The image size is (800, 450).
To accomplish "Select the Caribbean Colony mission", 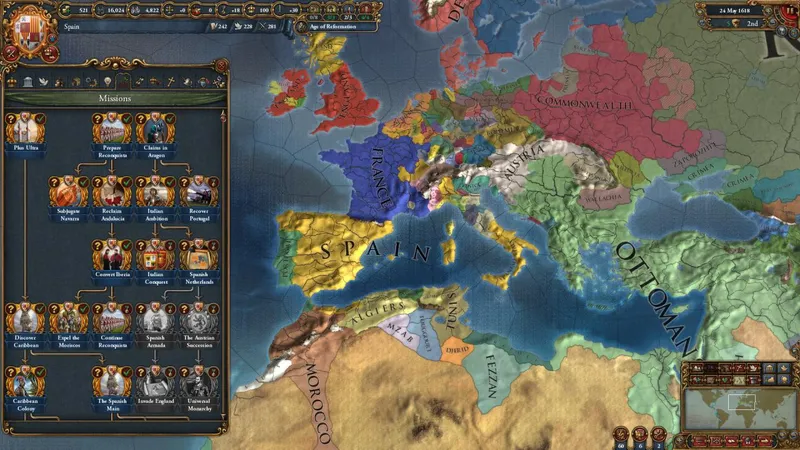I will 25,382.
